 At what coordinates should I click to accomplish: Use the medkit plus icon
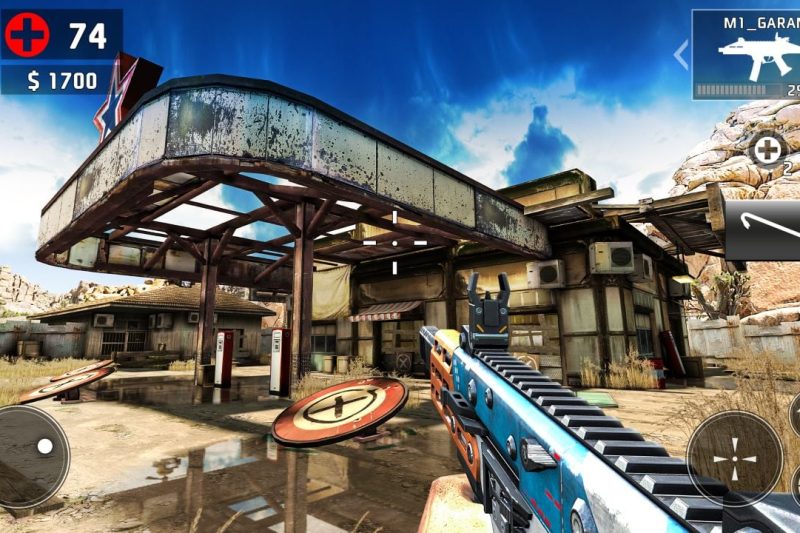tap(768, 150)
